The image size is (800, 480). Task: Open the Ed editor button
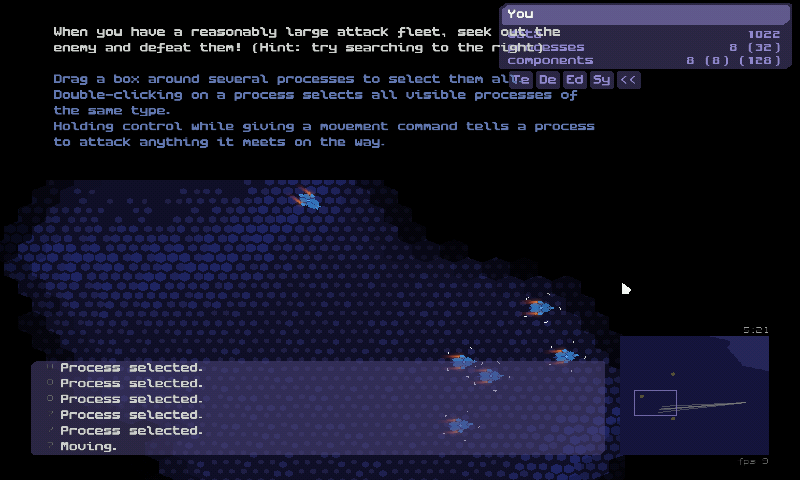[x=575, y=80]
